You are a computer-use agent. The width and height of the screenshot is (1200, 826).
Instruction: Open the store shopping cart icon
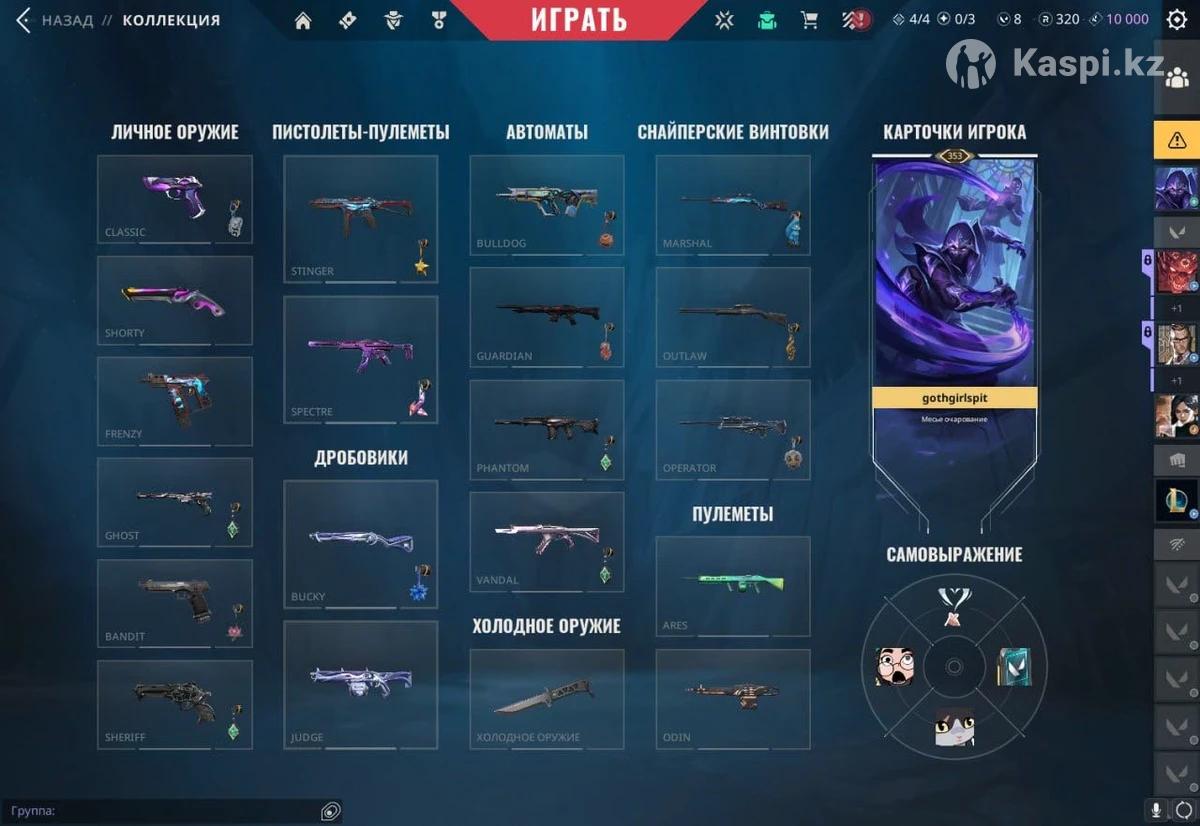pos(809,20)
